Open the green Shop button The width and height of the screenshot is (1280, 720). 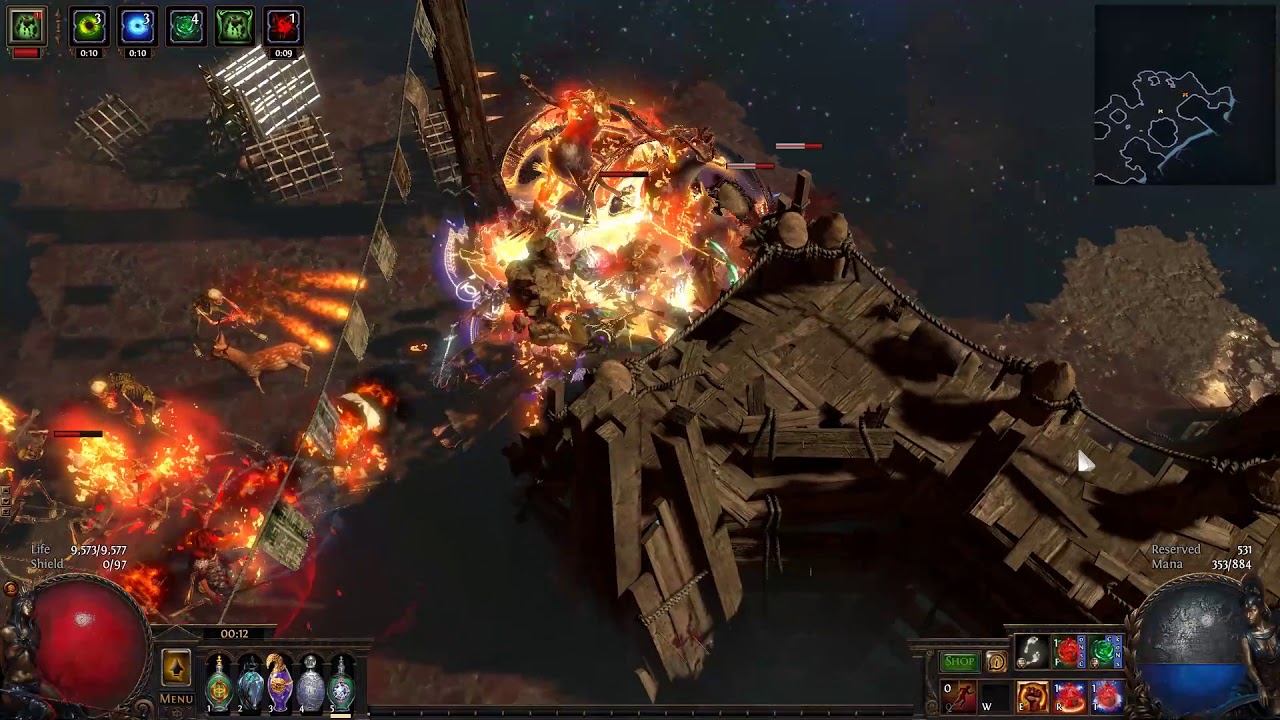tap(959, 661)
